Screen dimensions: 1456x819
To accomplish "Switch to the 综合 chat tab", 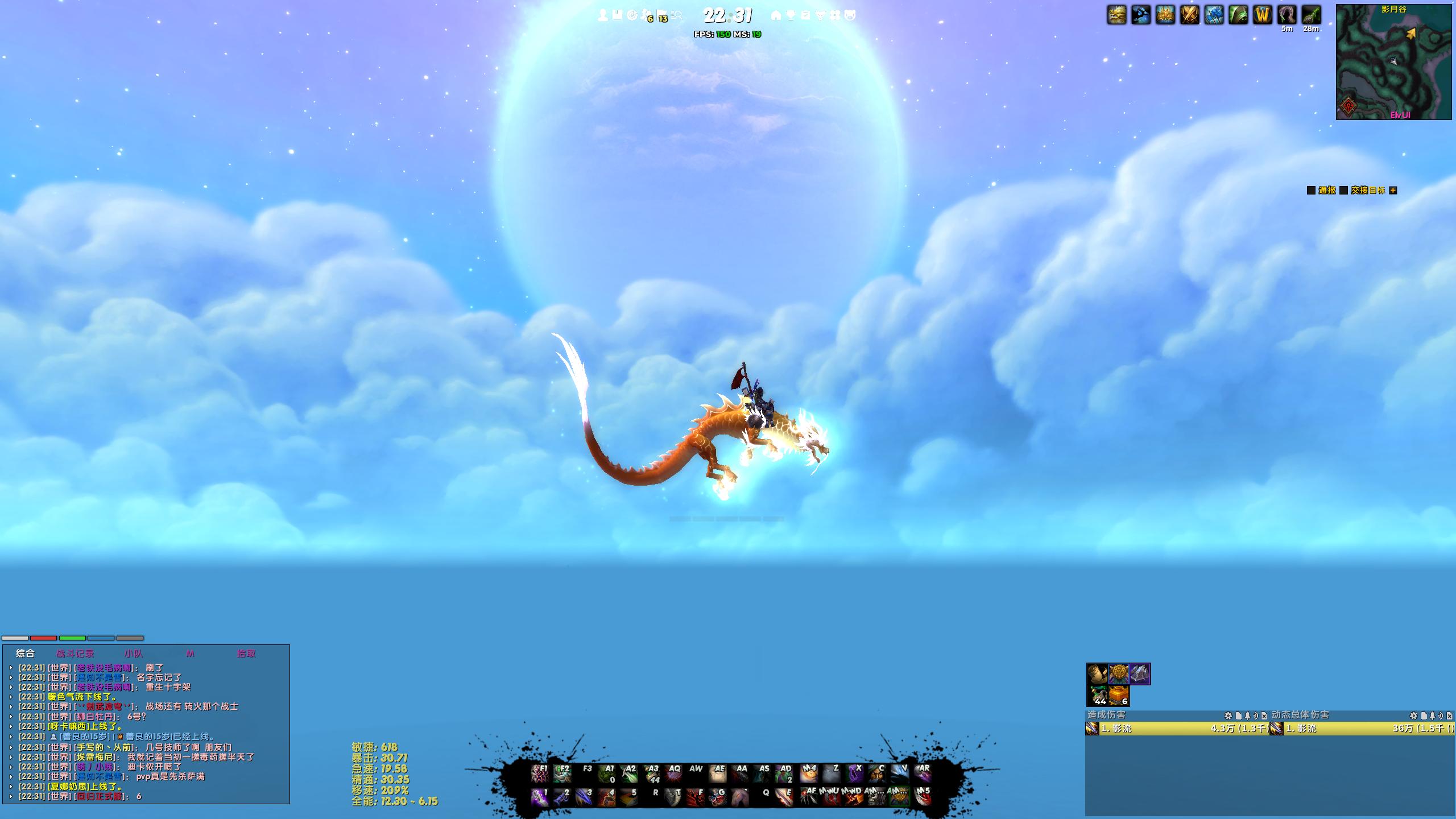I will (x=25, y=653).
